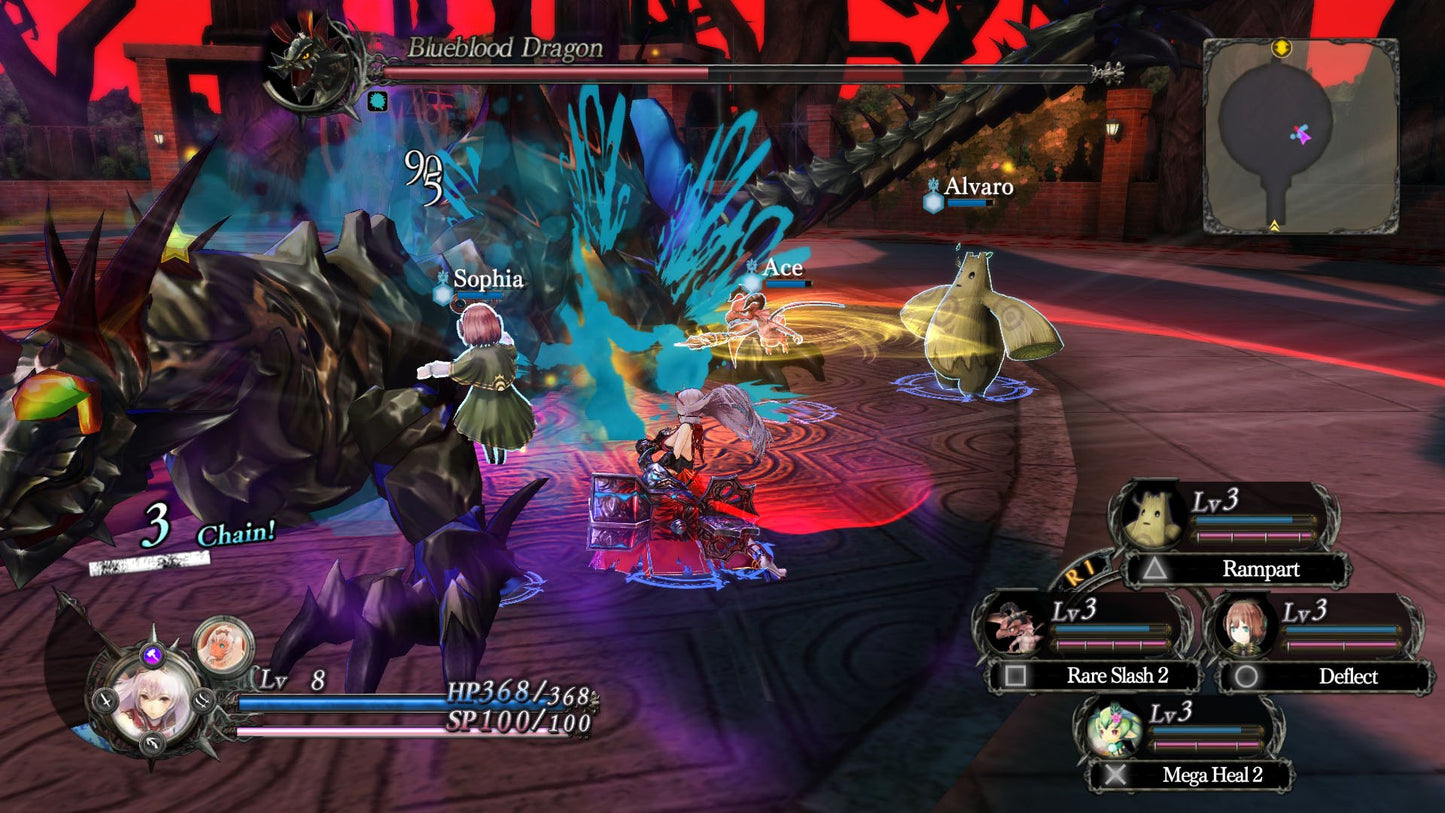Expand the Mega Heal 2 servan panel
Image resolution: width=1445 pixels, height=813 pixels.
click(x=1113, y=729)
